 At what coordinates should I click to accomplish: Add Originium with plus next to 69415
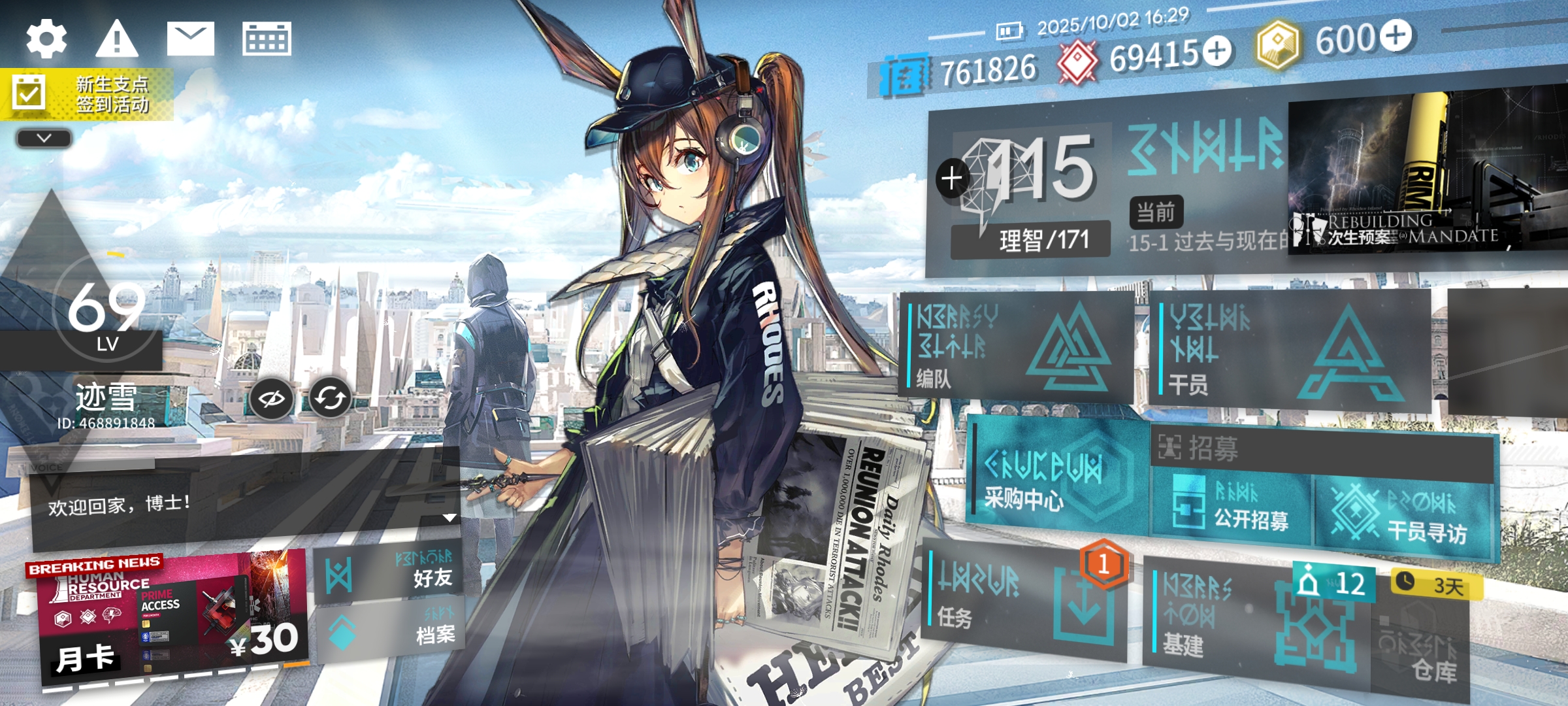point(1217,51)
